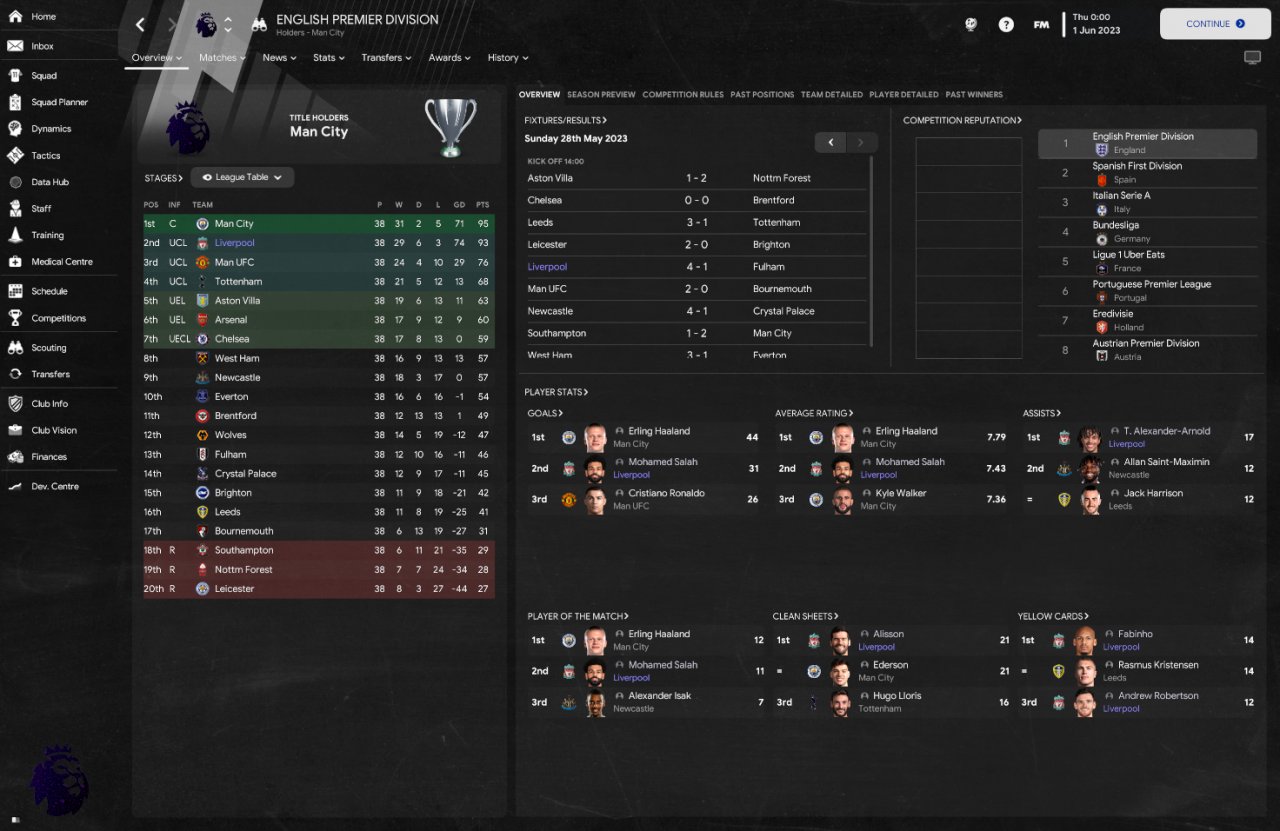Go to the Squad screen

tap(44, 76)
